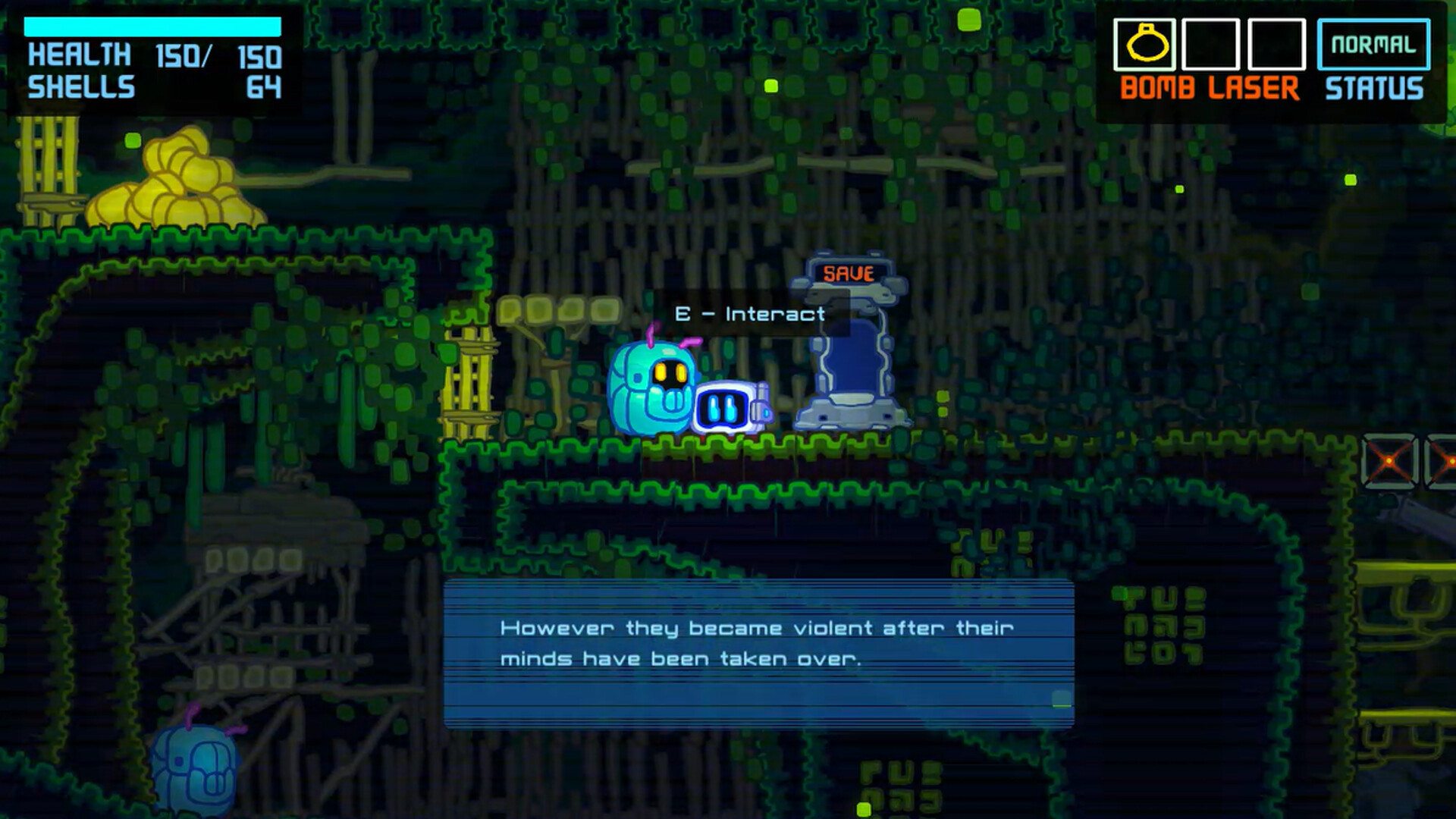The image size is (1456, 819).
Task: Click the player's robot companion
Action: pos(726,406)
